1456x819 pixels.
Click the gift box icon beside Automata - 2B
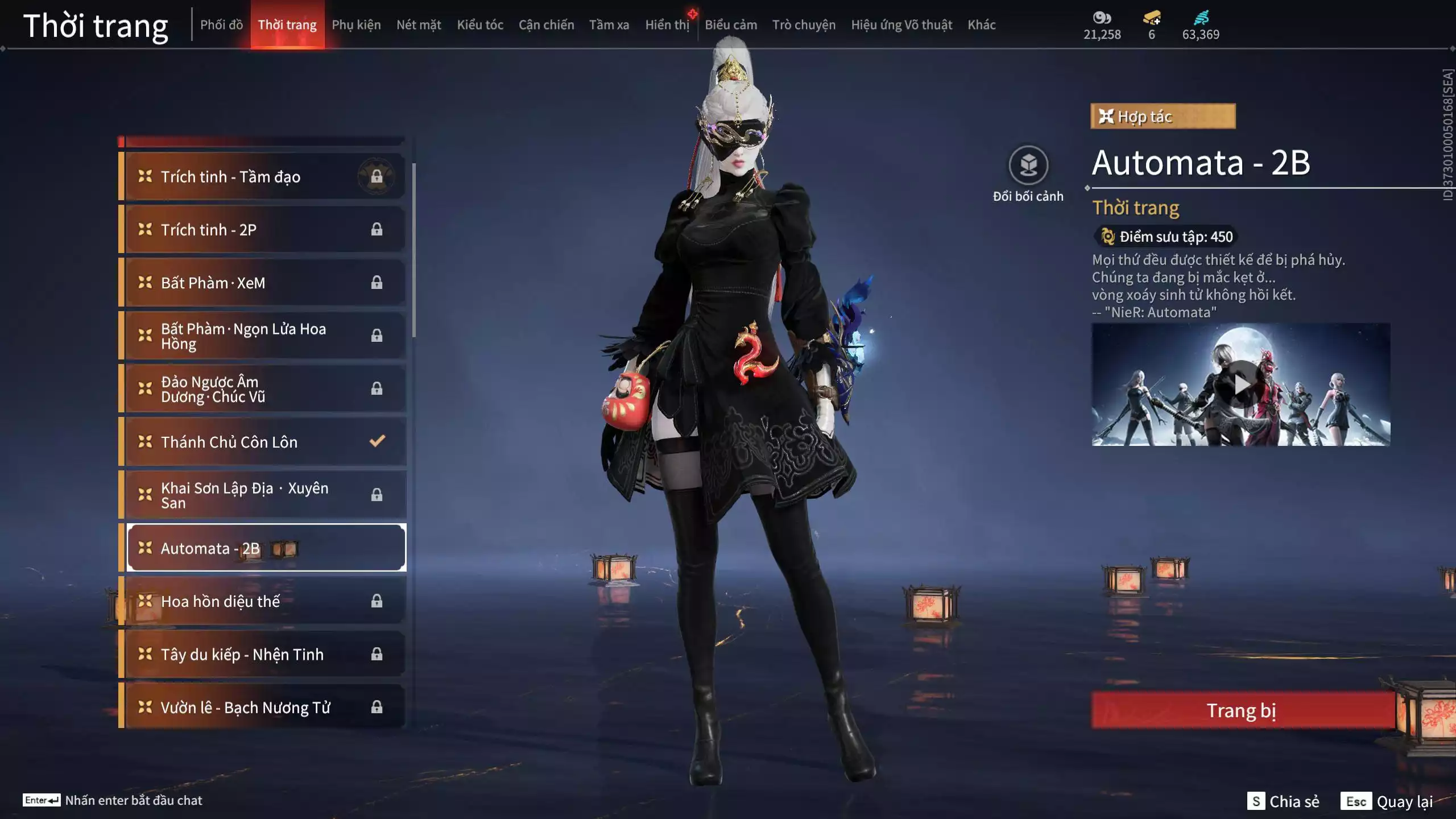284,548
